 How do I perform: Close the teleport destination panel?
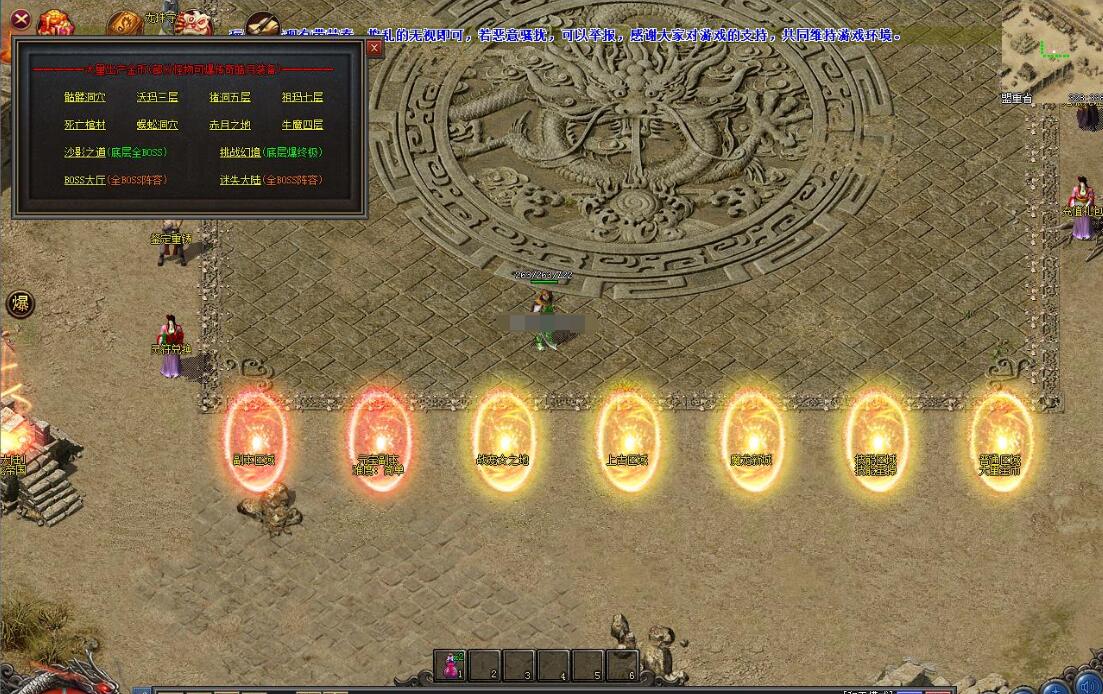pos(374,48)
